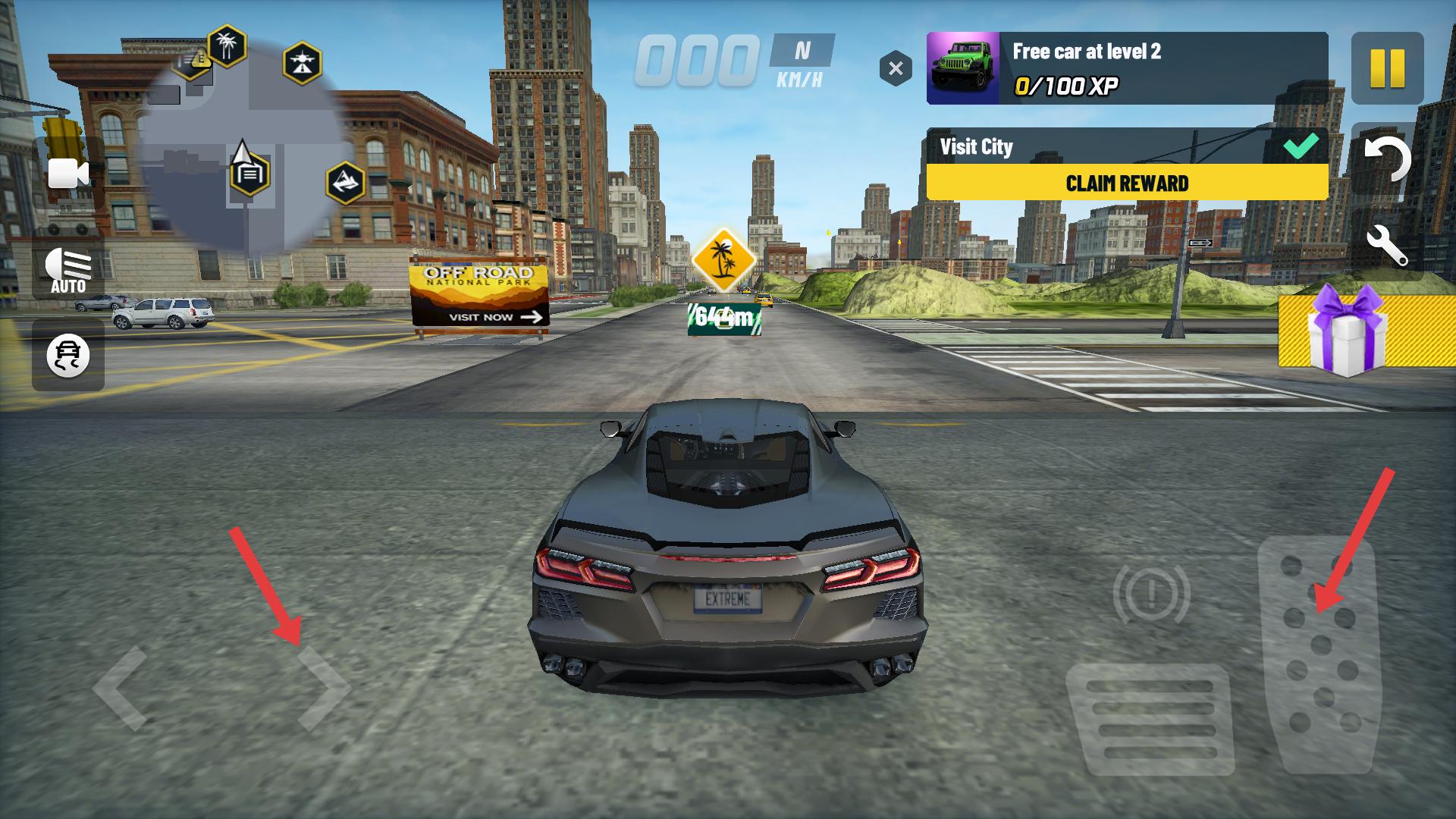Close the free car offer banner

click(x=896, y=69)
